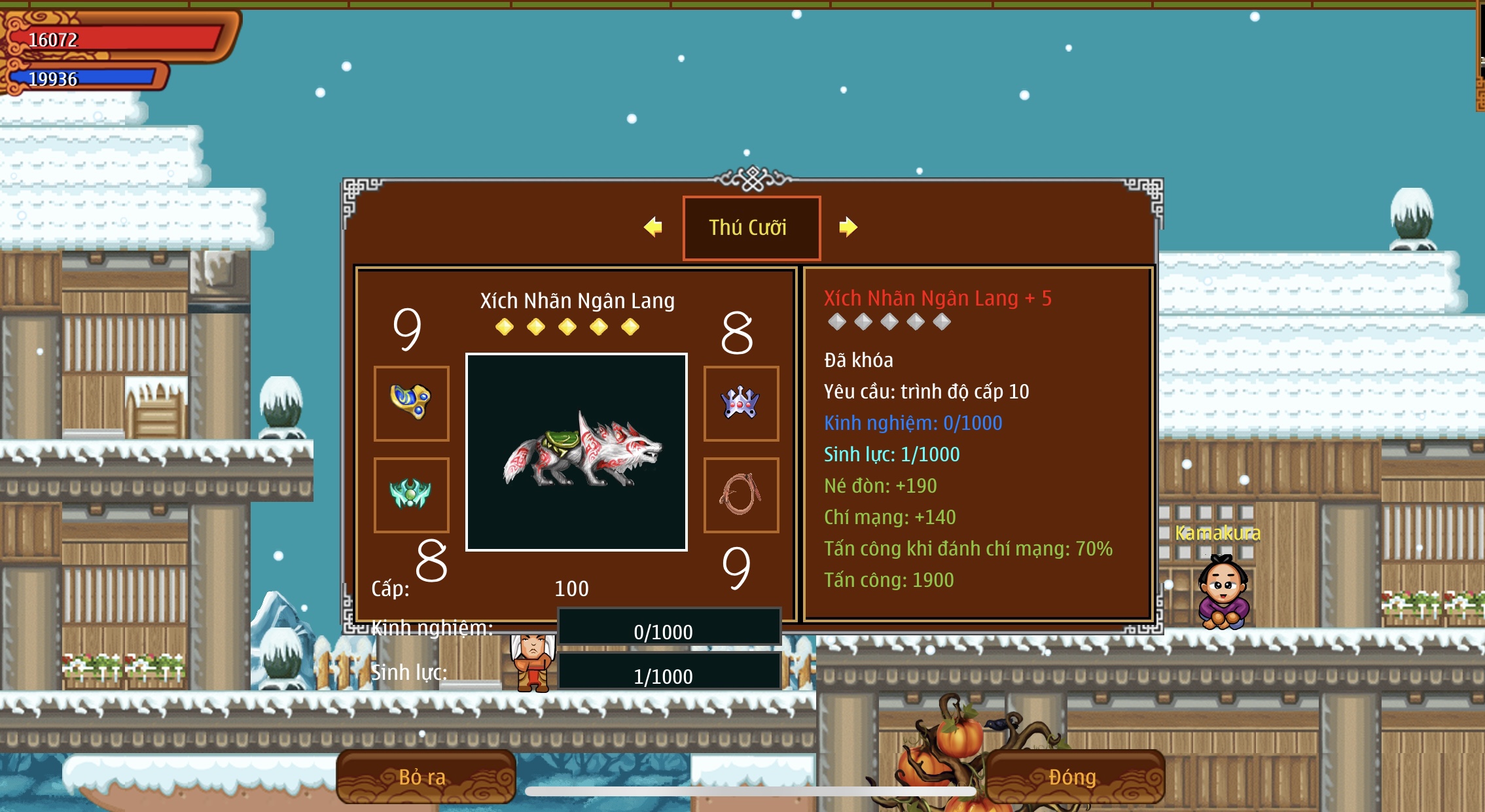This screenshot has width=1485, height=812.
Task: Switch to next tab with right arrow
Action: (848, 227)
